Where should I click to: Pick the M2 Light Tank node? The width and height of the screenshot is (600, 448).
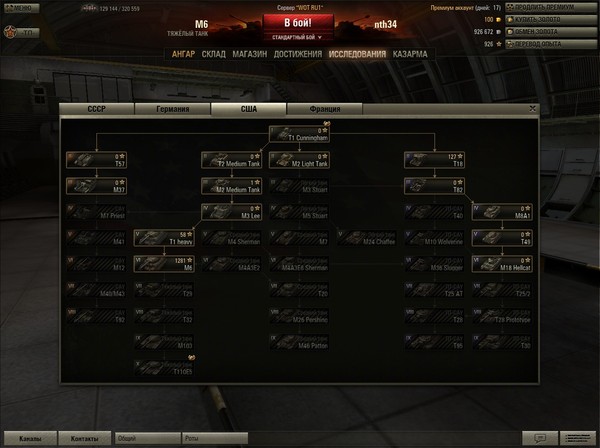point(300,159)
